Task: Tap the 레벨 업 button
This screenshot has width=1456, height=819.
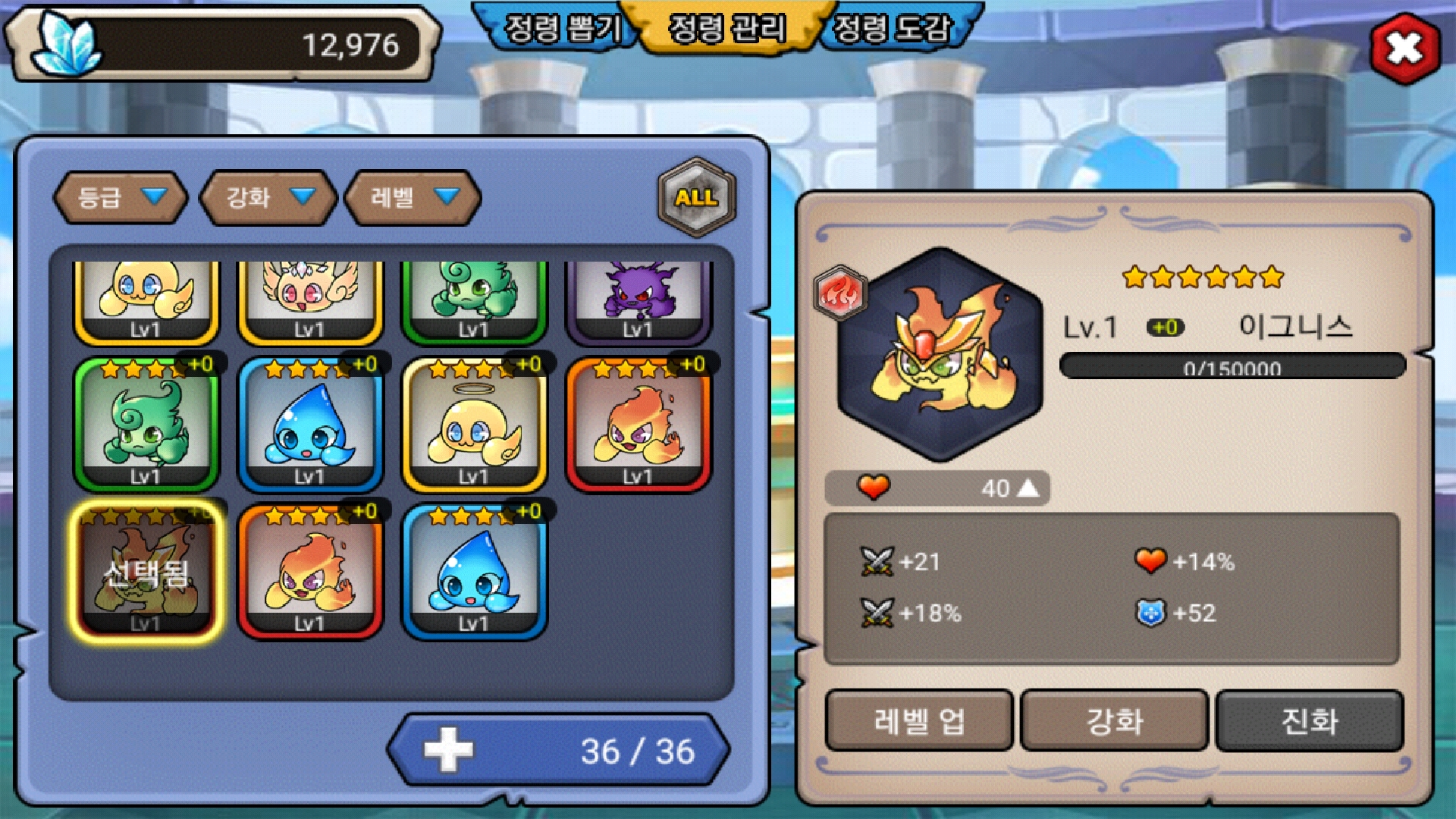Action: 918,720
